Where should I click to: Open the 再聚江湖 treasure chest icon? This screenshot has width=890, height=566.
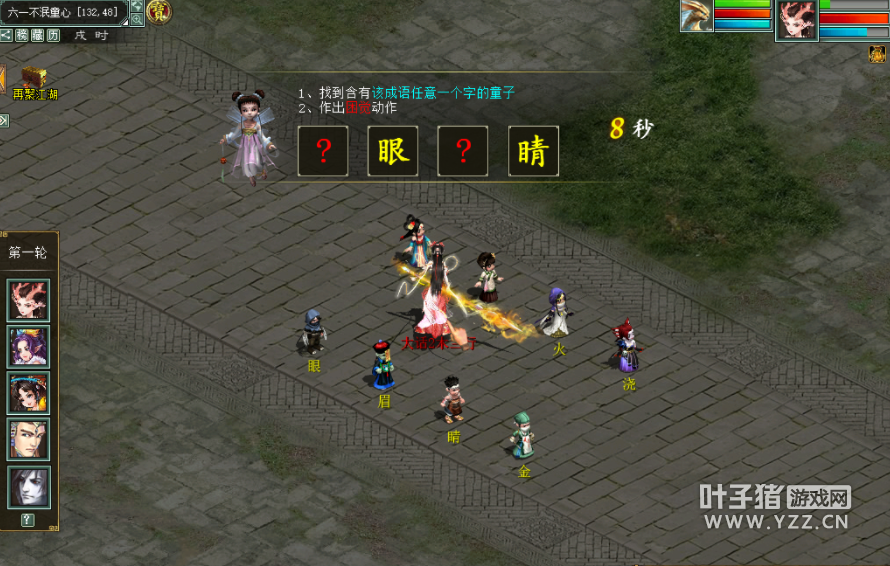coord(35,78)
